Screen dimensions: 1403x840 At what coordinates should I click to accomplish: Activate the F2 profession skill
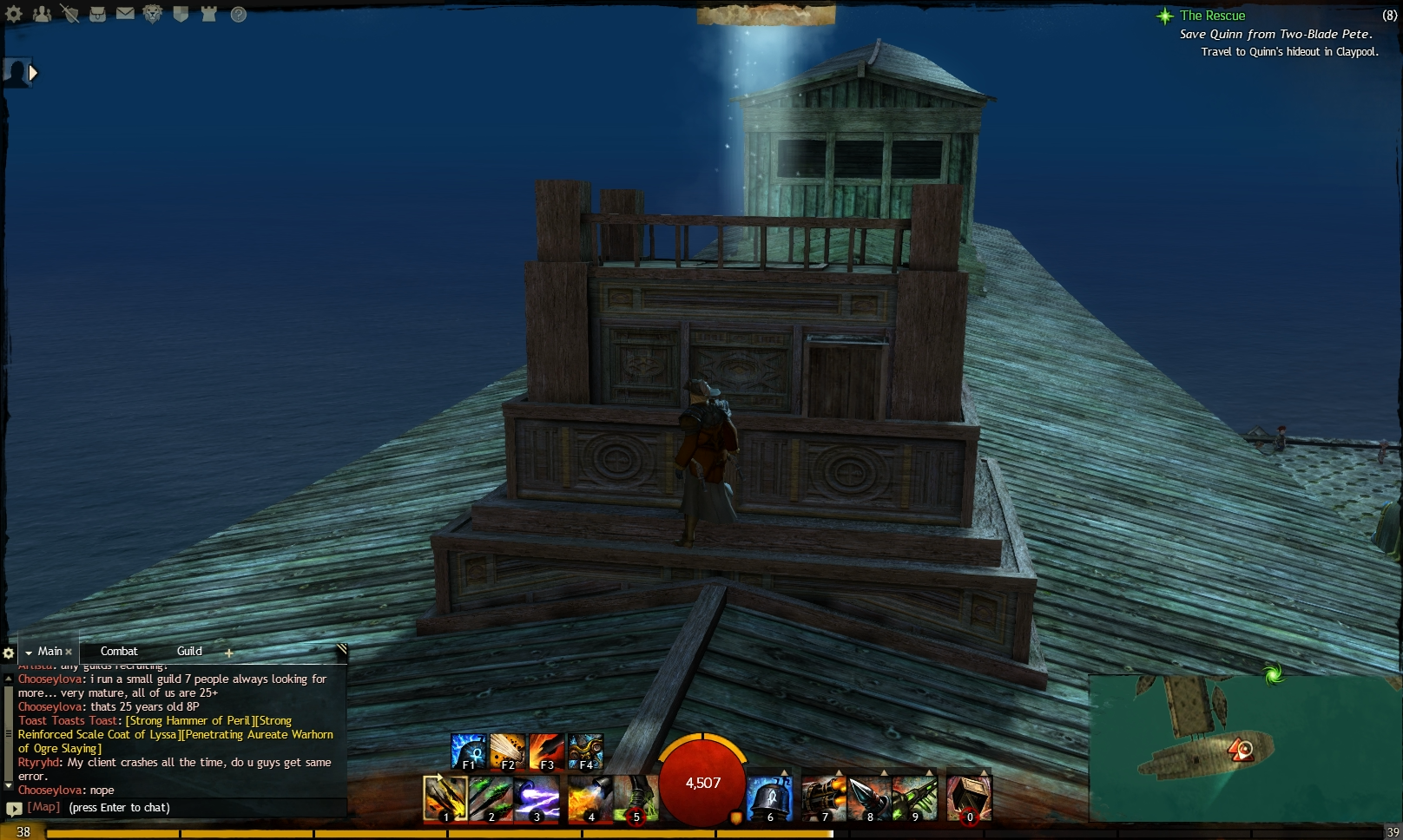click(507, 750)
